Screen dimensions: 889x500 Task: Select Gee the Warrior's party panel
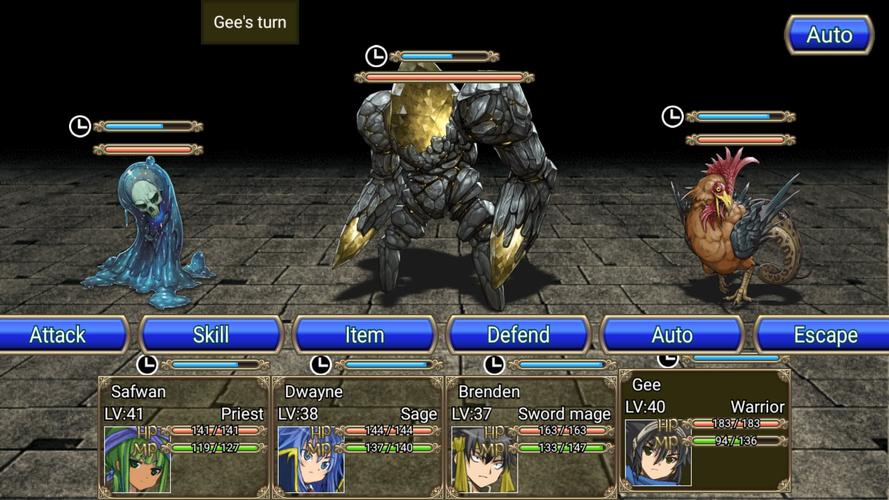[x=705, y=430]
